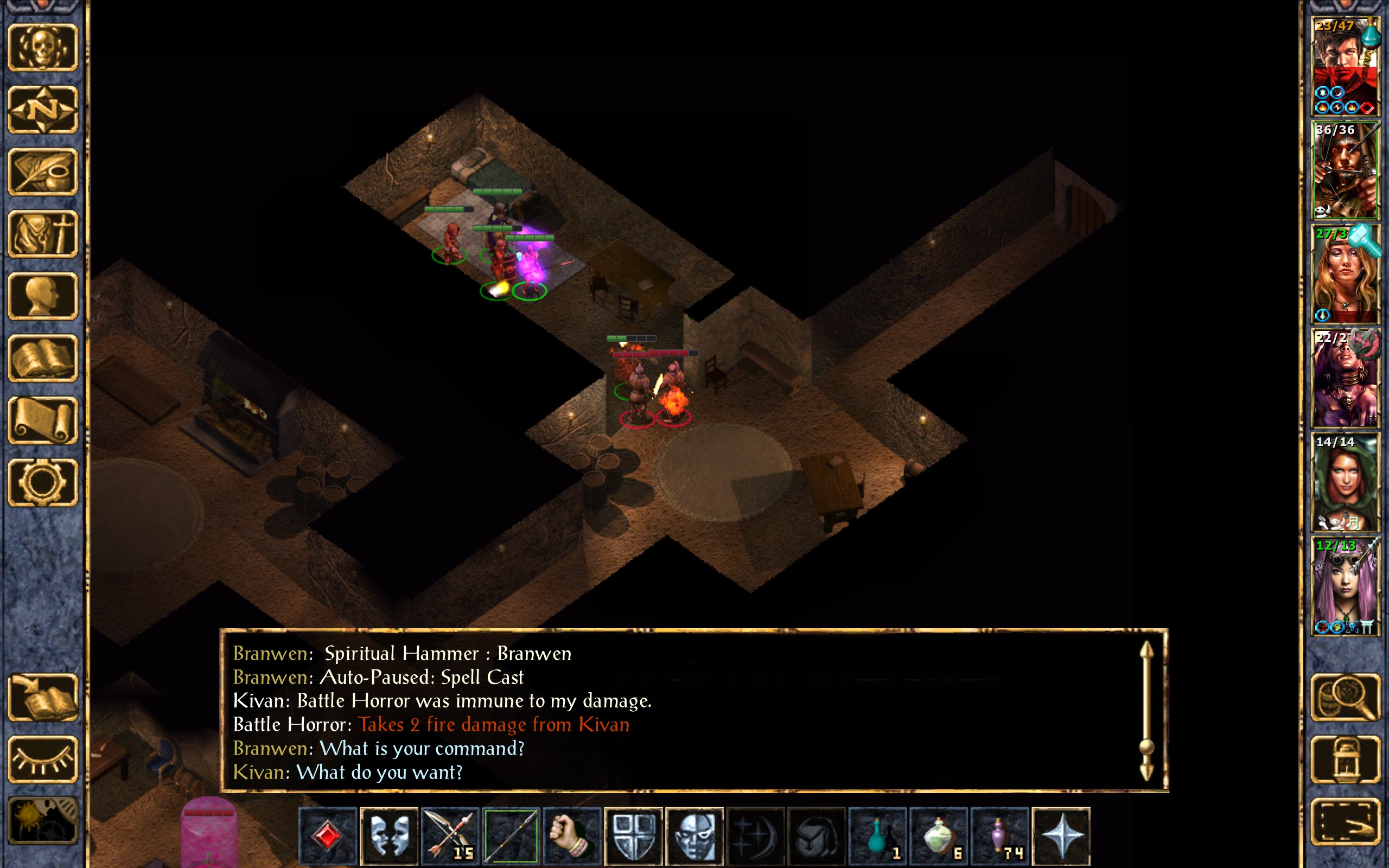
Task: Select the bow and arrows quick weapon
Action: [449, 836]
